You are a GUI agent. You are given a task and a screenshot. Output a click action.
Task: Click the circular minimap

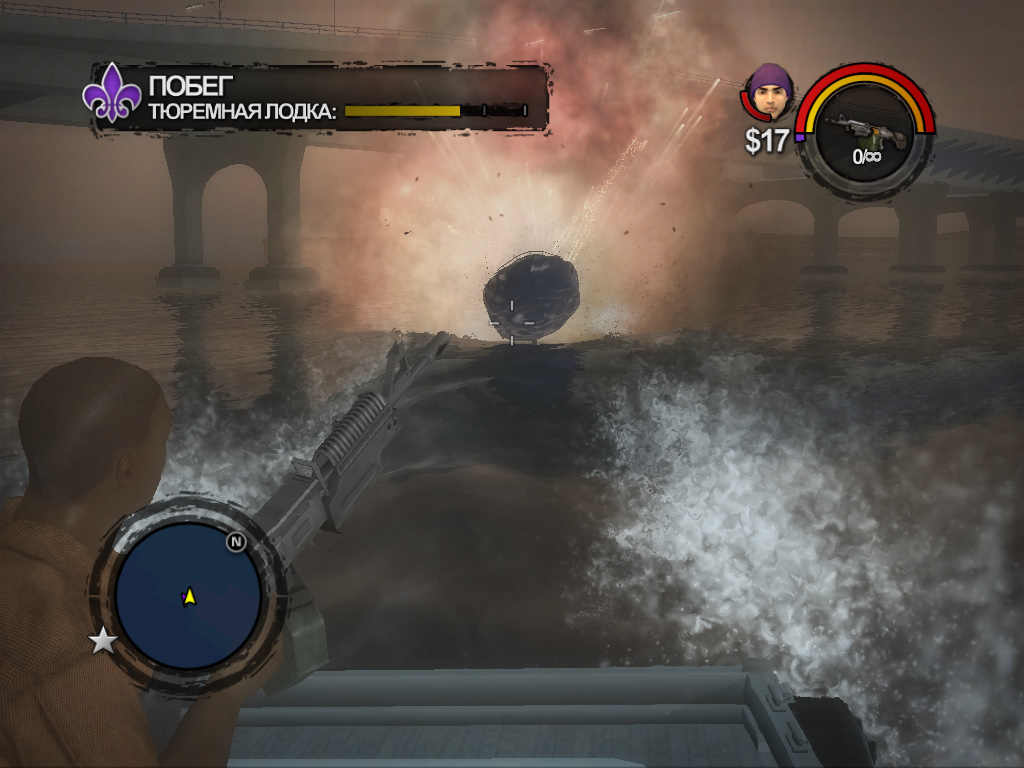click(x=188, y=596)
